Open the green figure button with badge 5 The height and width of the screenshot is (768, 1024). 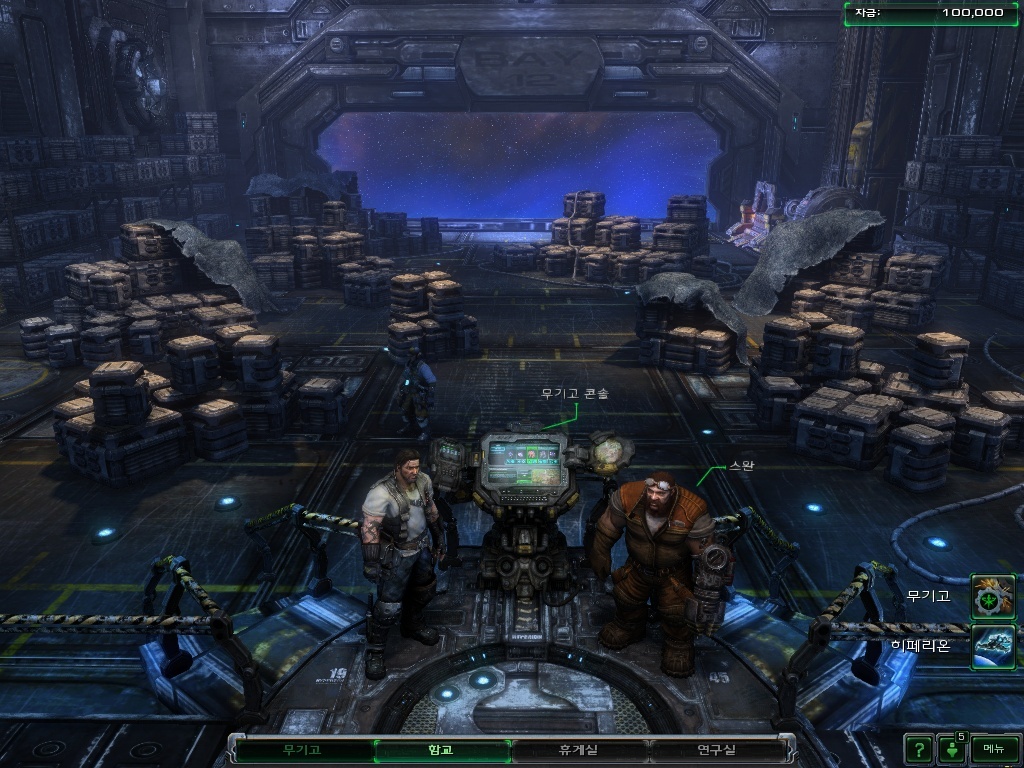[951, 749]
